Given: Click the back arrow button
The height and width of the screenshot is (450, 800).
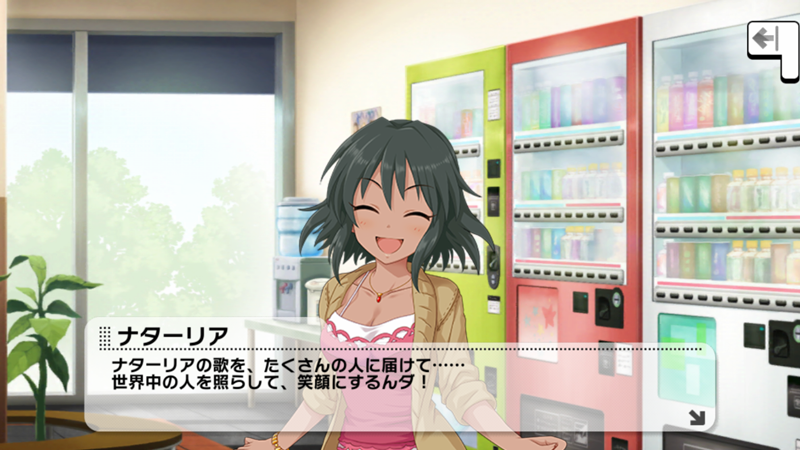Looking at the screenshot, I should coord(766,40).
